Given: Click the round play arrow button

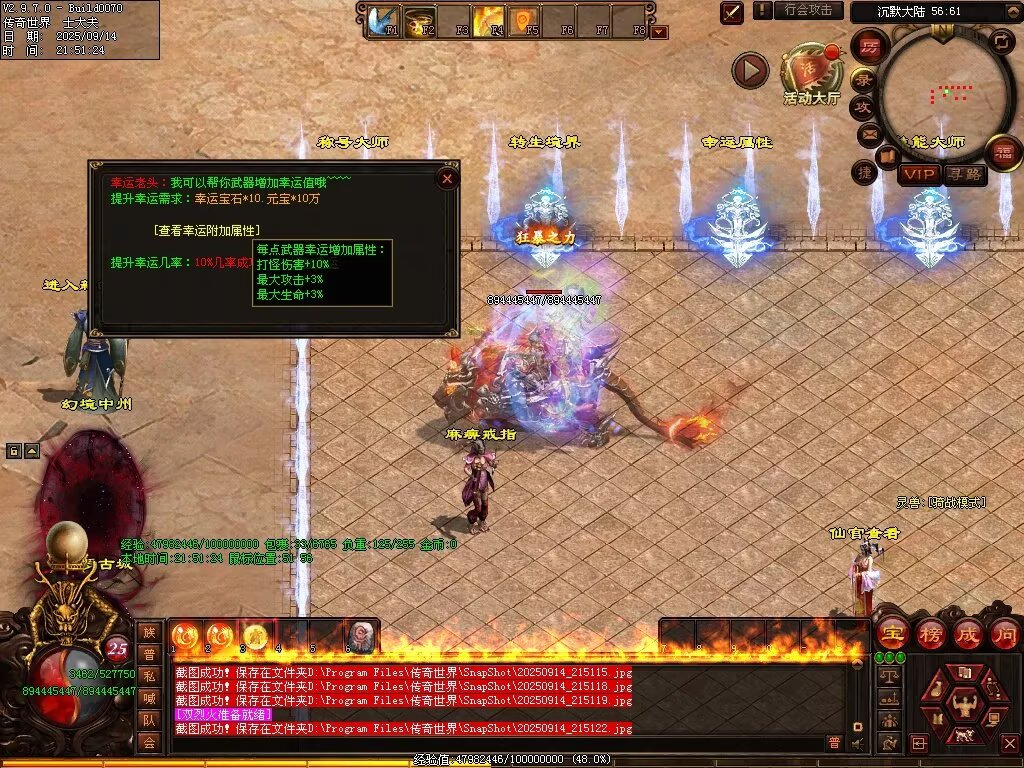Looking at the screenshot, I should click(x=750, y=69).
